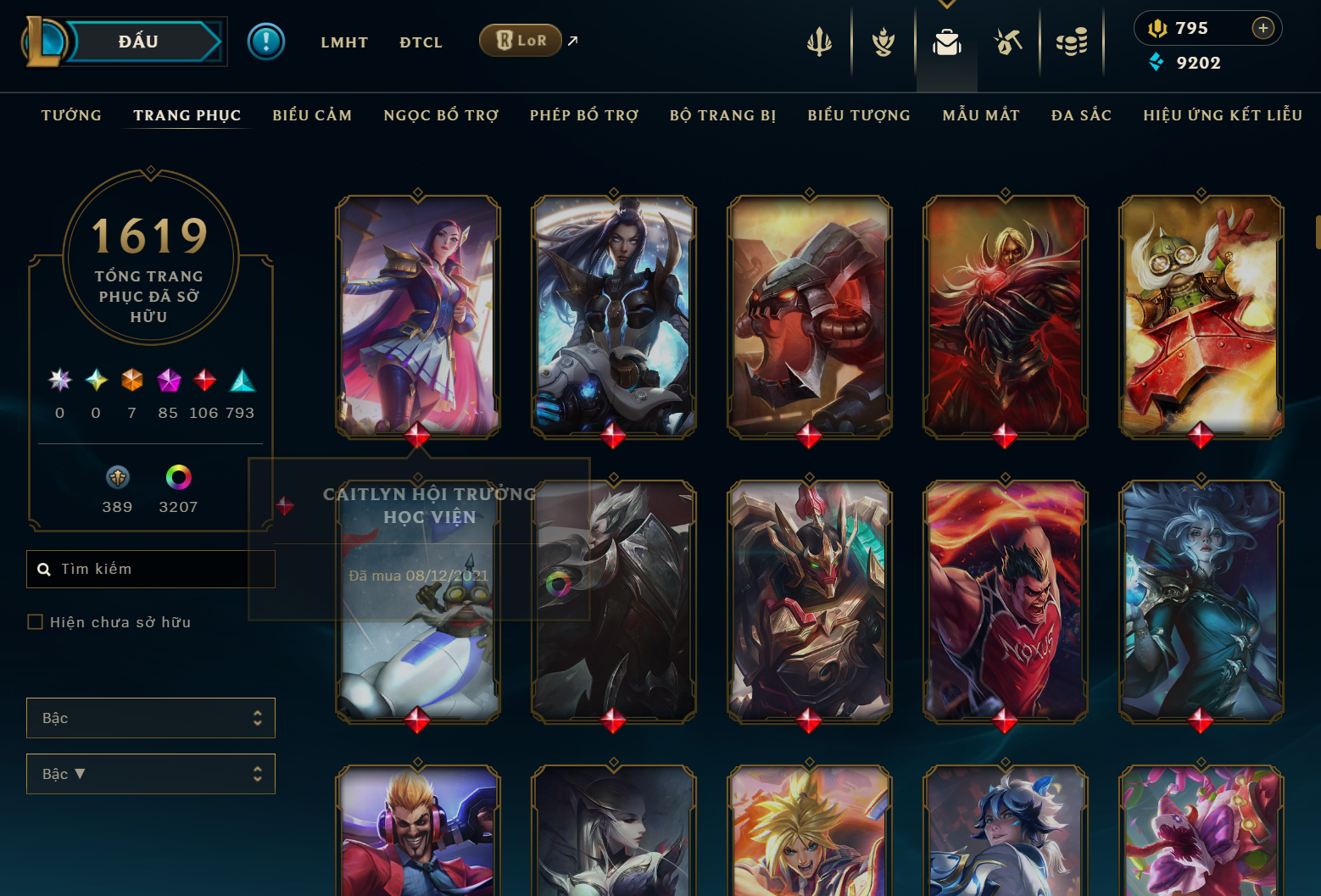Screen dimensions: 1321x896
Task: Click the League of Legends logo
Action: 47,40
